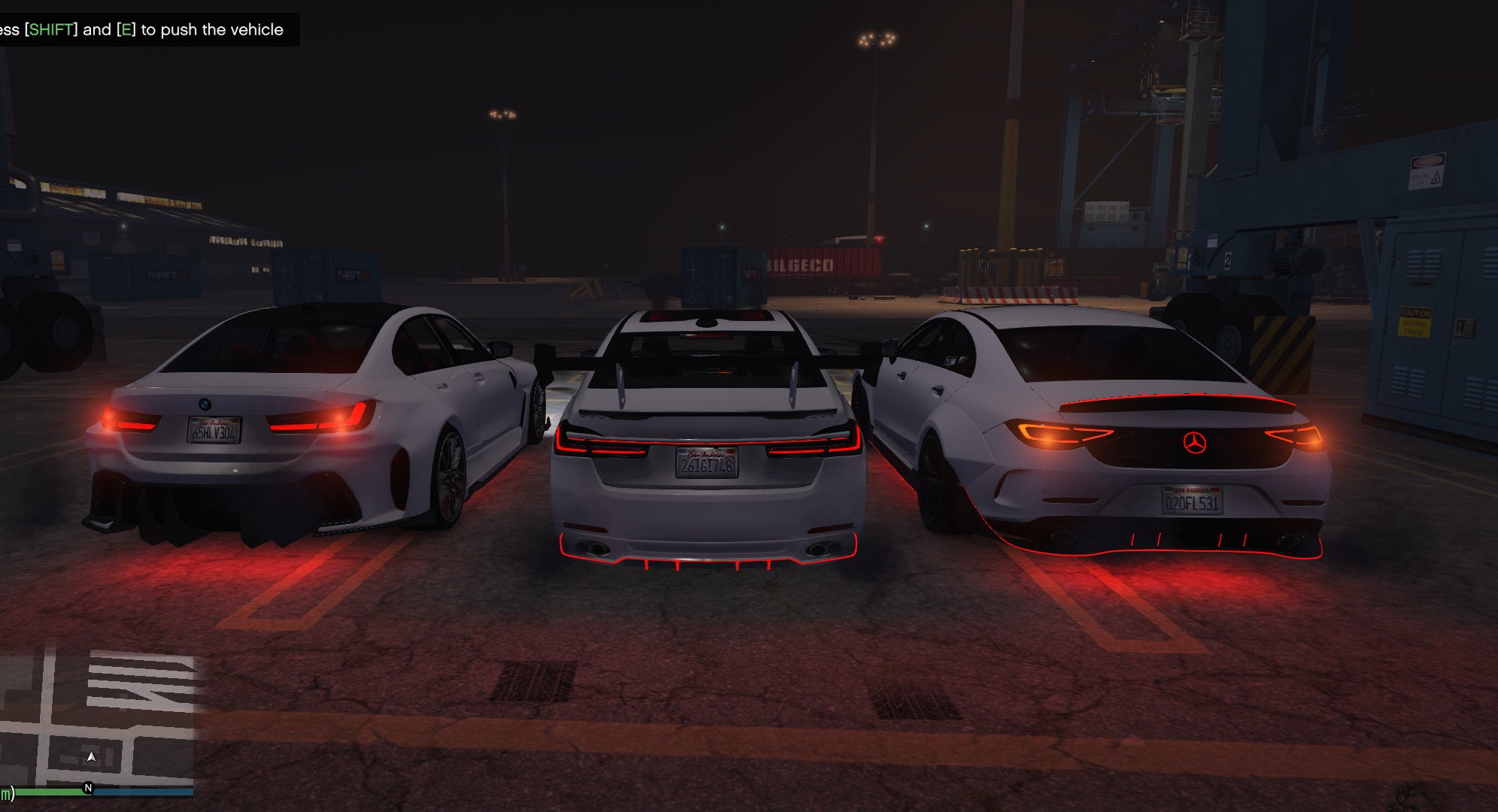
Task: Click the green [SHIFT] key label in hint
Action: click(50, 29)
